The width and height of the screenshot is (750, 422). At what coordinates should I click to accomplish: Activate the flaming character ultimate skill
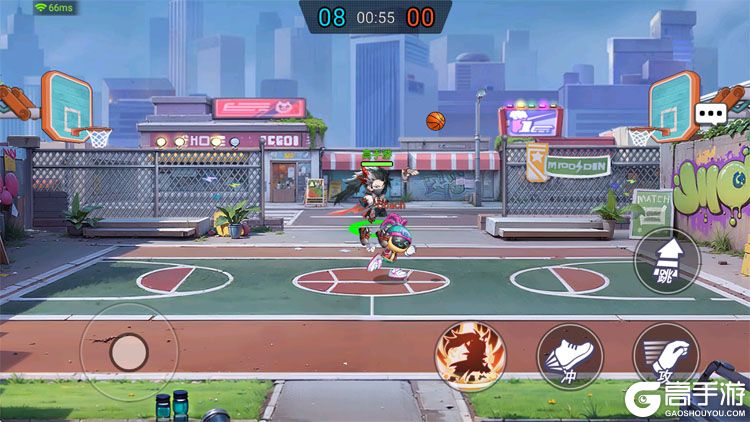coord(470,355)
